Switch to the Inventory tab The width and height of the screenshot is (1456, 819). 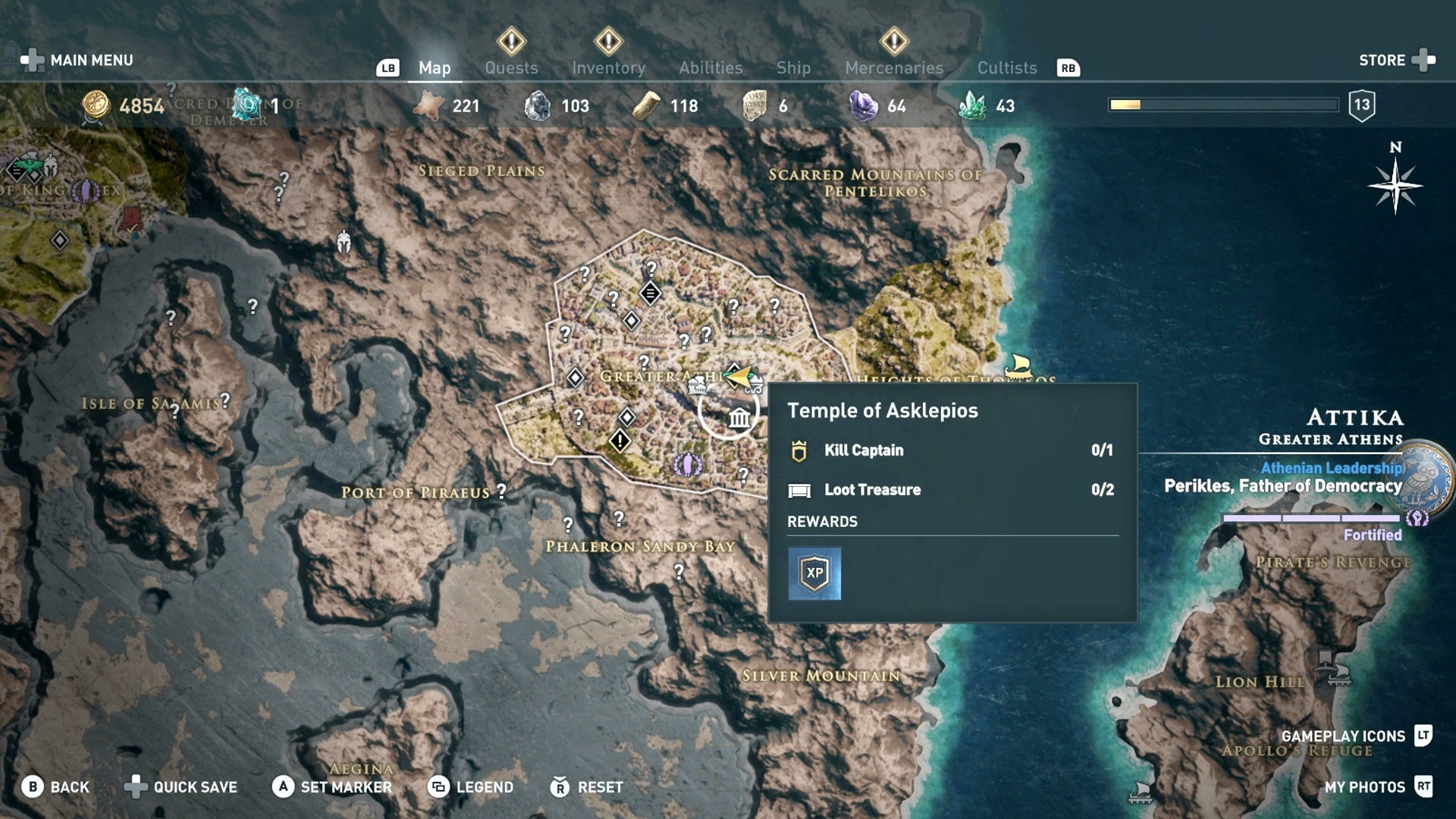pos(609,67)
